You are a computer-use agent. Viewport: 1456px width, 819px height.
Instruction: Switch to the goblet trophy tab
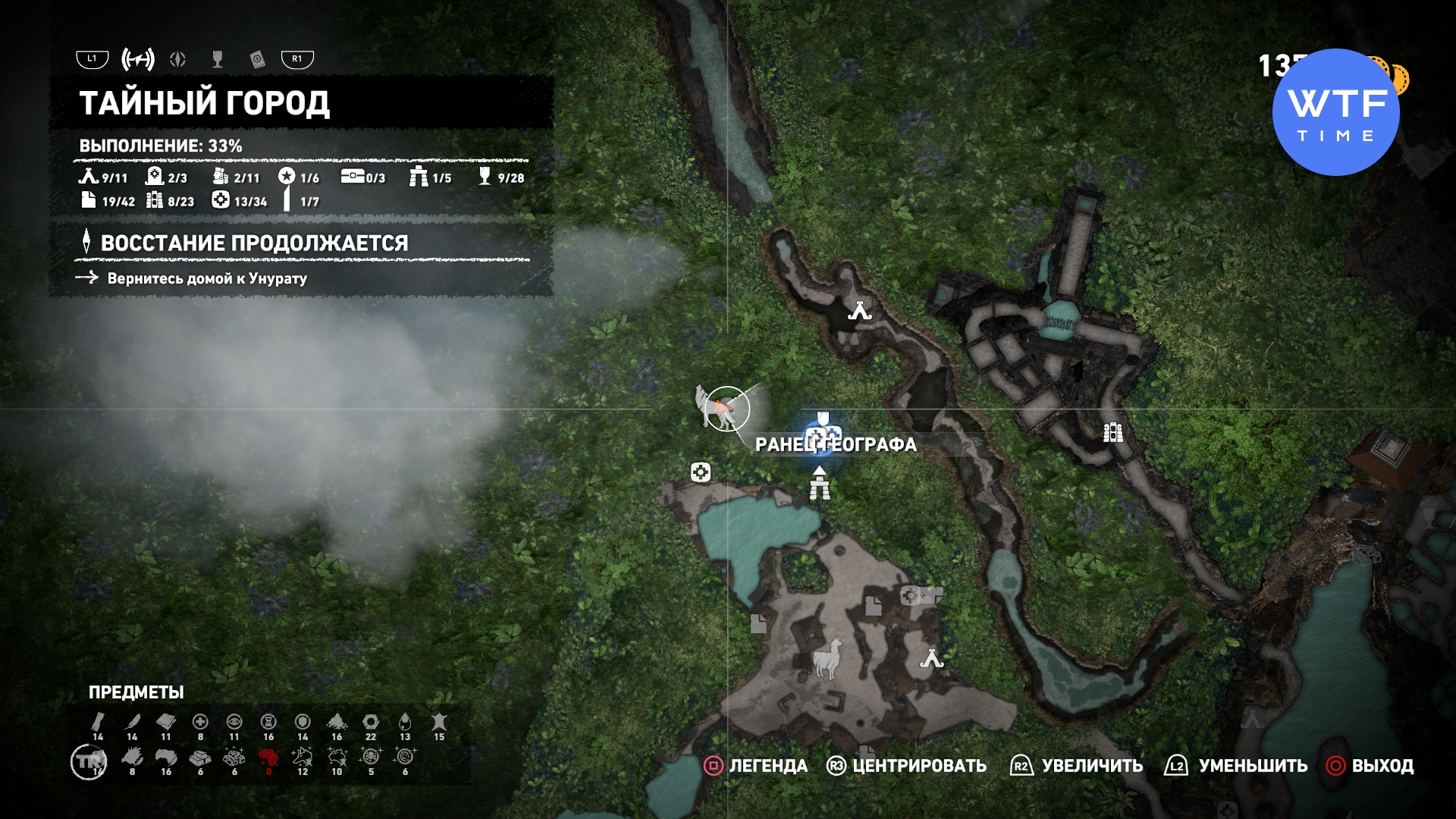click(x=218, y=59)
